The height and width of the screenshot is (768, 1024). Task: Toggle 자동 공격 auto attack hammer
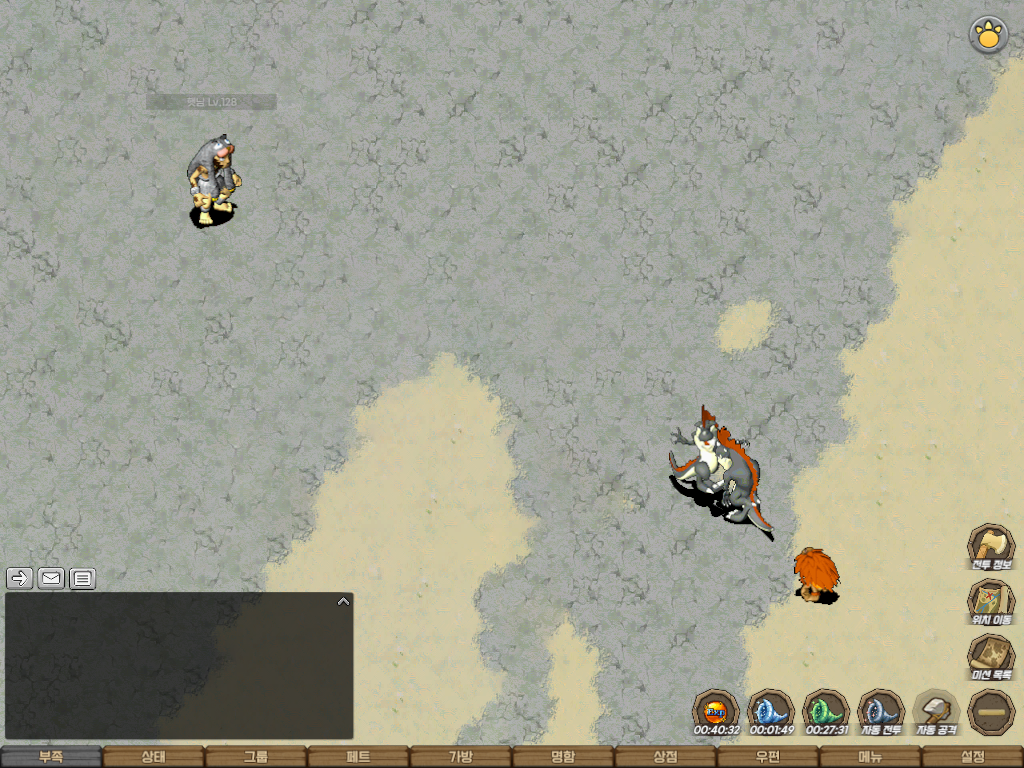tap(936, 712)
